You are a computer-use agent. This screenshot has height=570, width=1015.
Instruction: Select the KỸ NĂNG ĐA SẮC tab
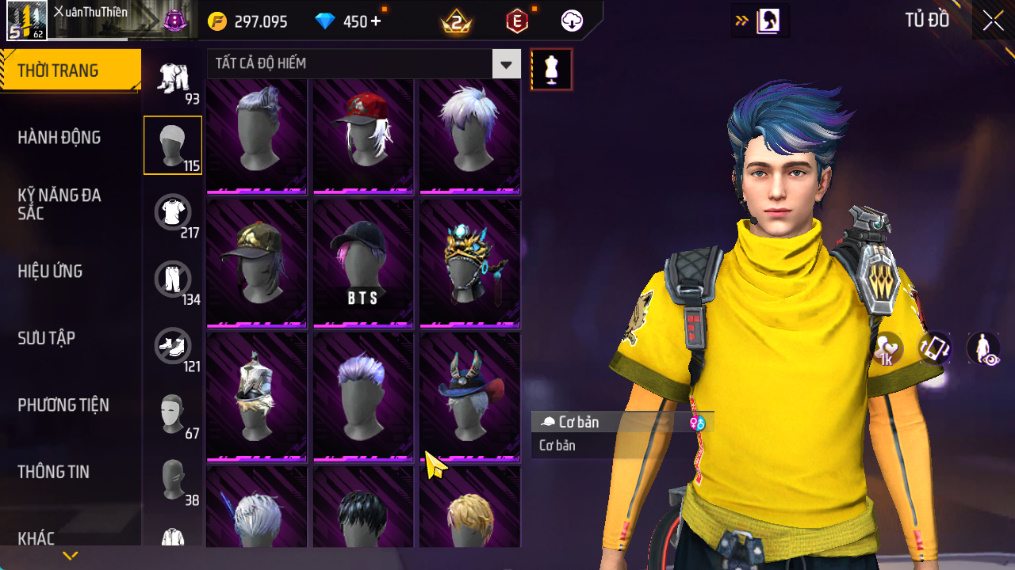tap(60, 204)
